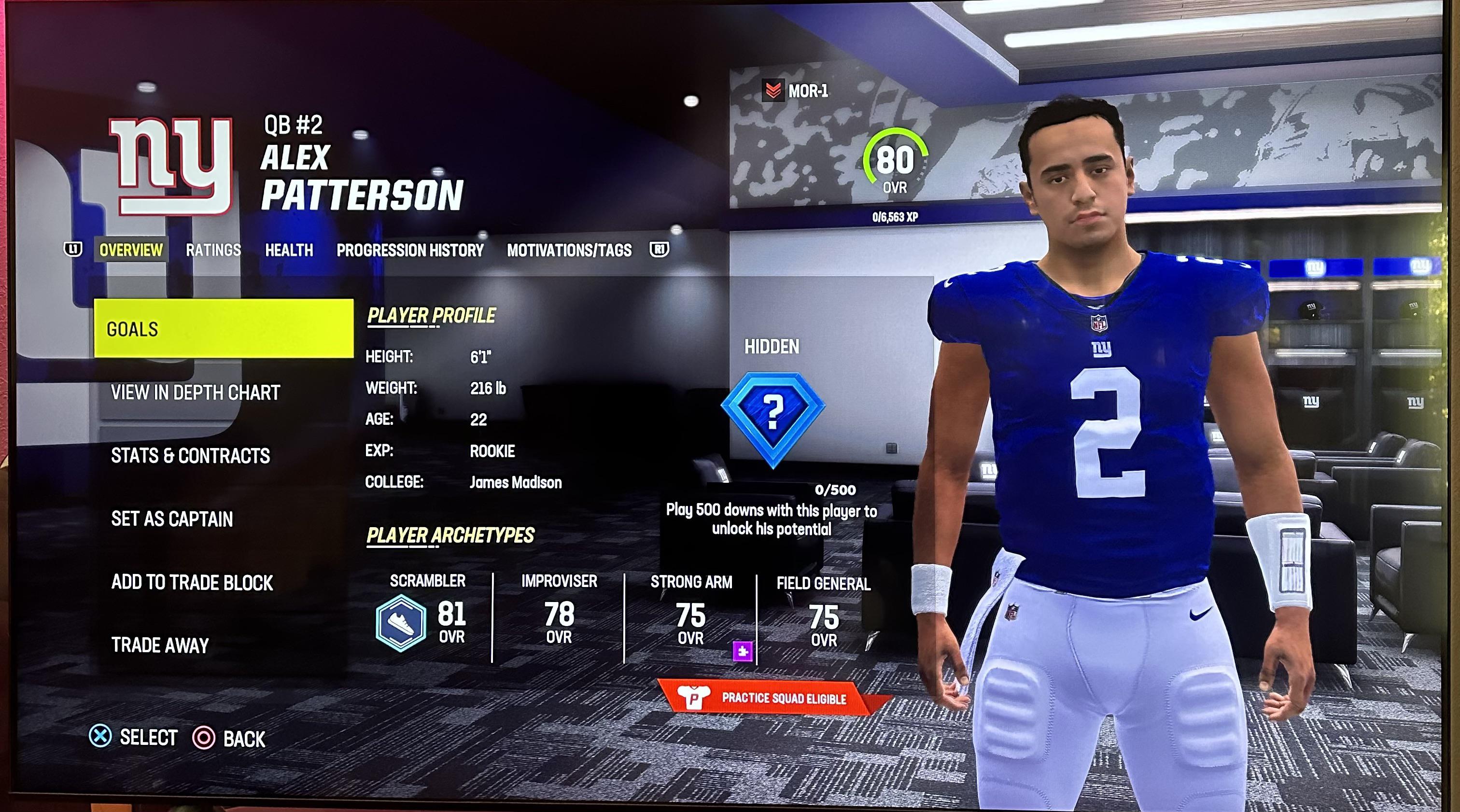Viewport: 1460px width, 812px height.
Task: Select View In Depth Chart
Action: tap(196, 392)
